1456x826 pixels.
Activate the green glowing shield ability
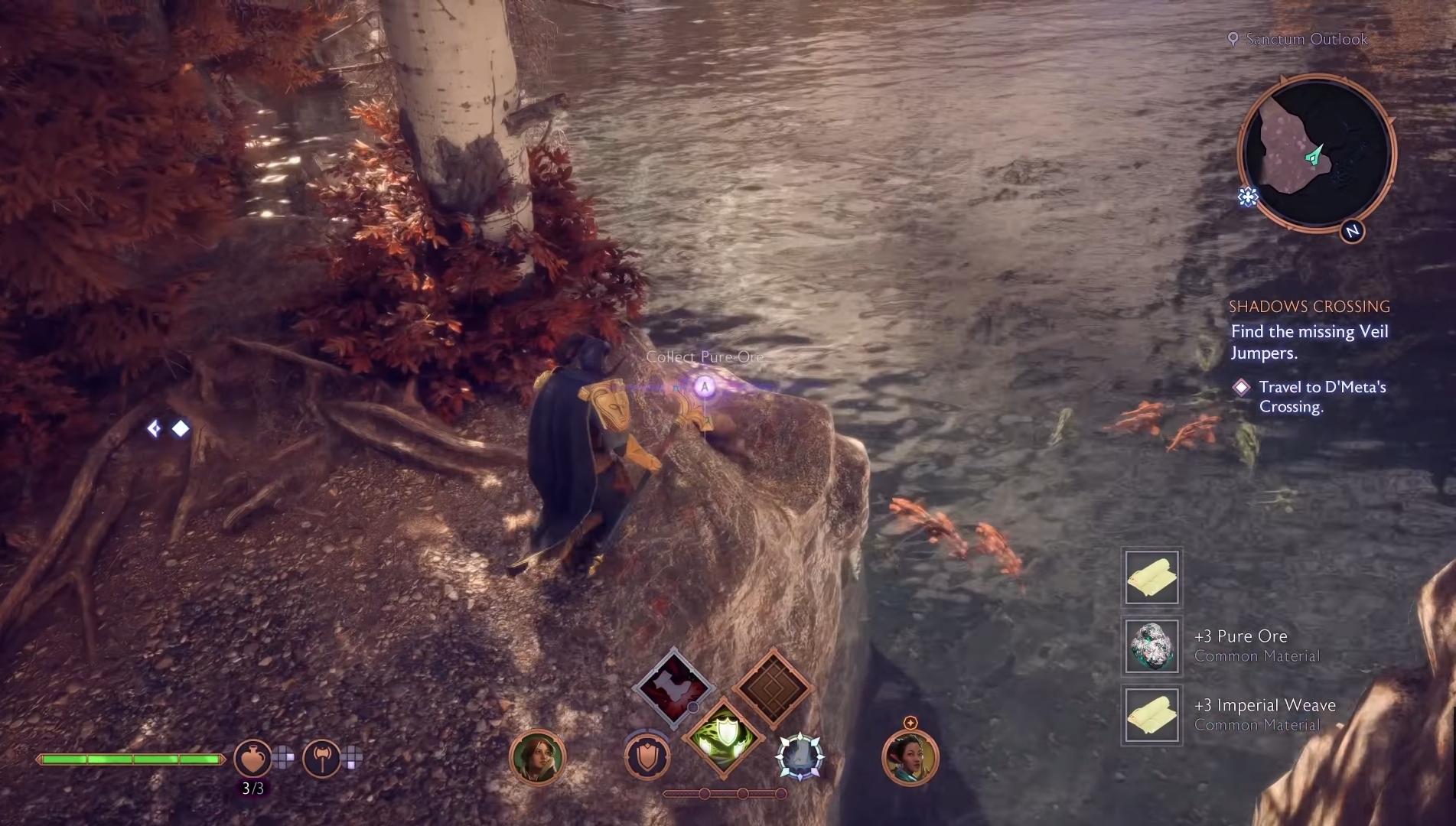coord(723,739)
